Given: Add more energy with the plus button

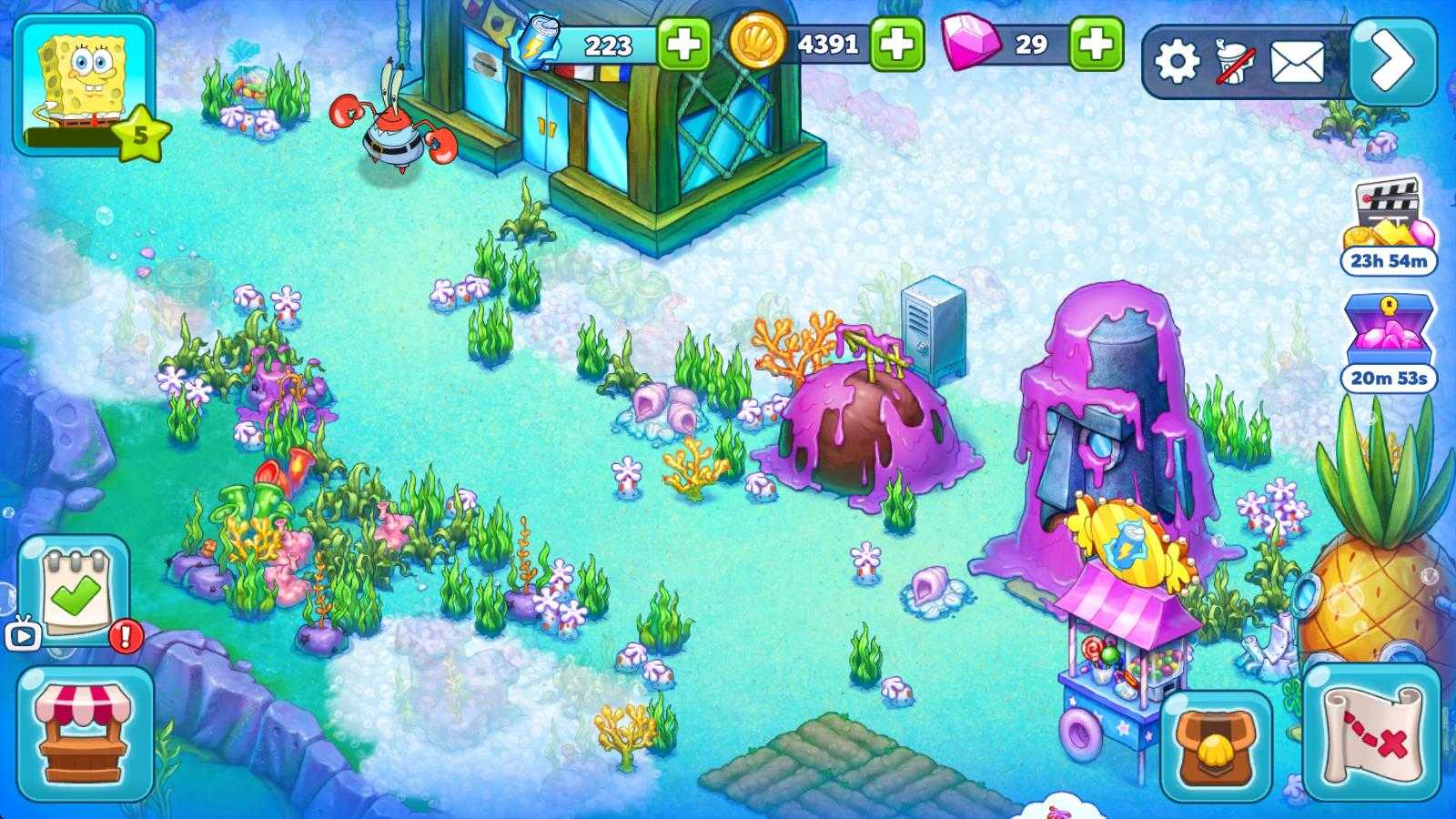Looking at the screenshot, I should [682, 44].
